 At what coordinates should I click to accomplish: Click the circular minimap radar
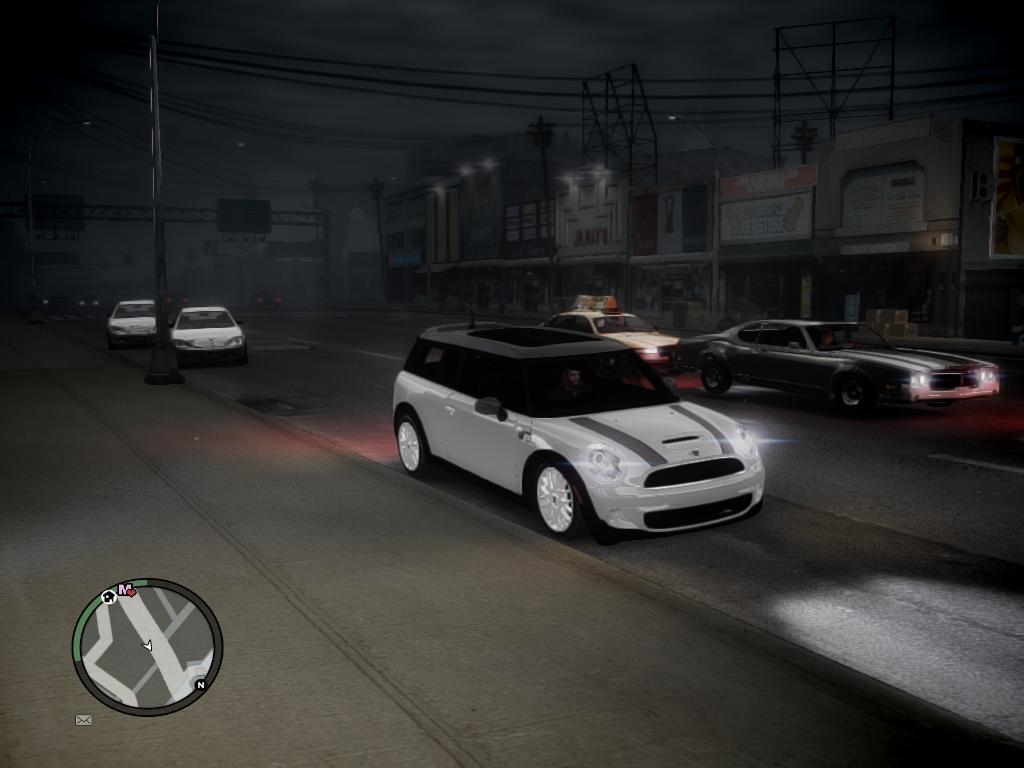pyautogui.click(x=147, y=647)
